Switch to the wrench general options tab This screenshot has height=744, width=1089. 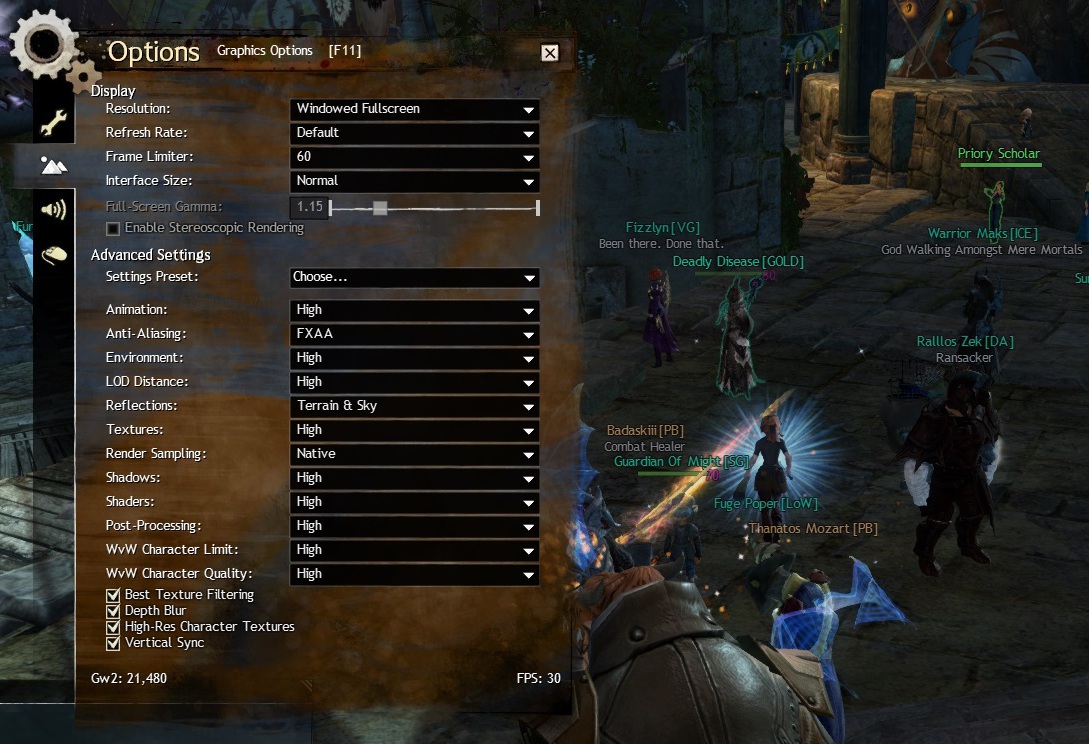[x=53, y=124]
